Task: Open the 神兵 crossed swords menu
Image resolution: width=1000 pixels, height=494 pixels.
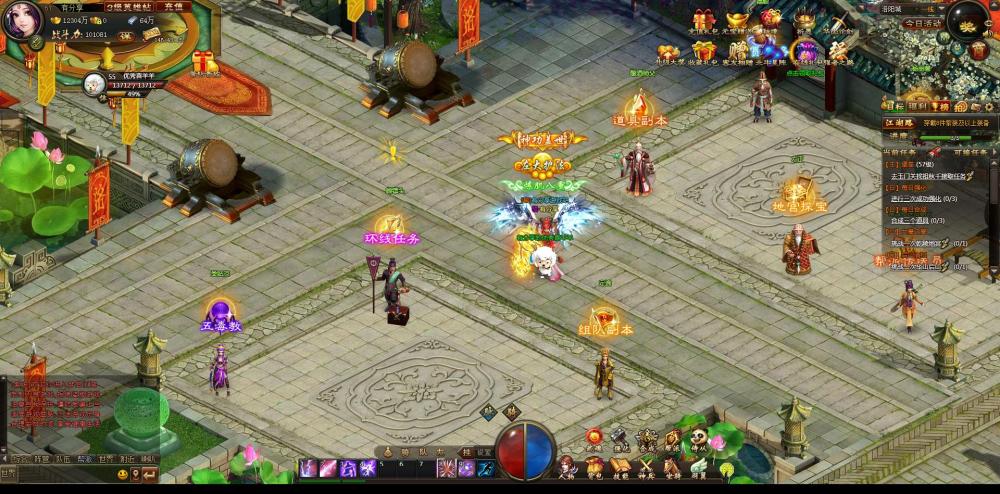Action: (646, 467)
